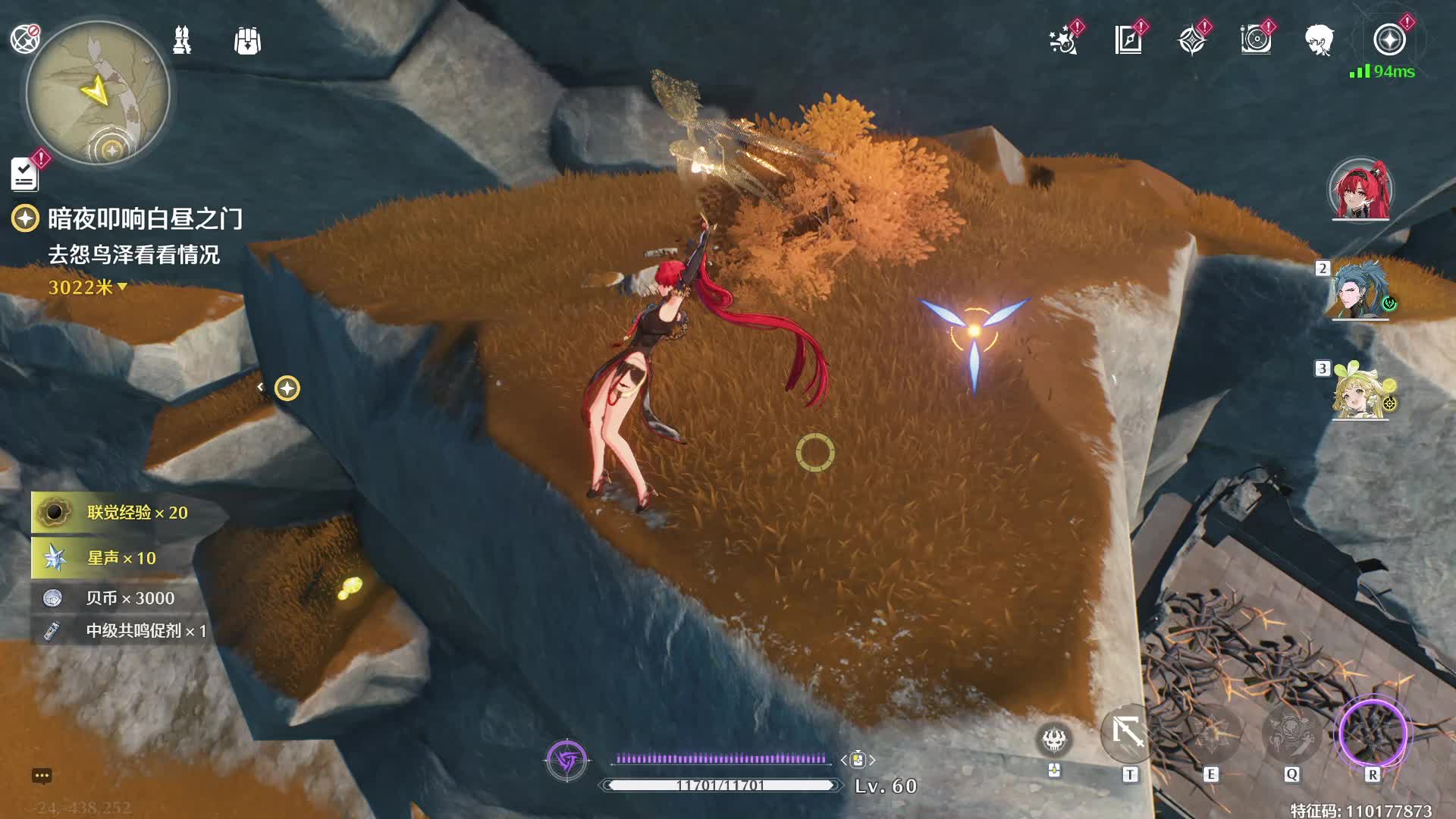Open the tower icon beside the minimap
Image resolution: width=1456 pixels, height=819 pixels.
point(182,40)
